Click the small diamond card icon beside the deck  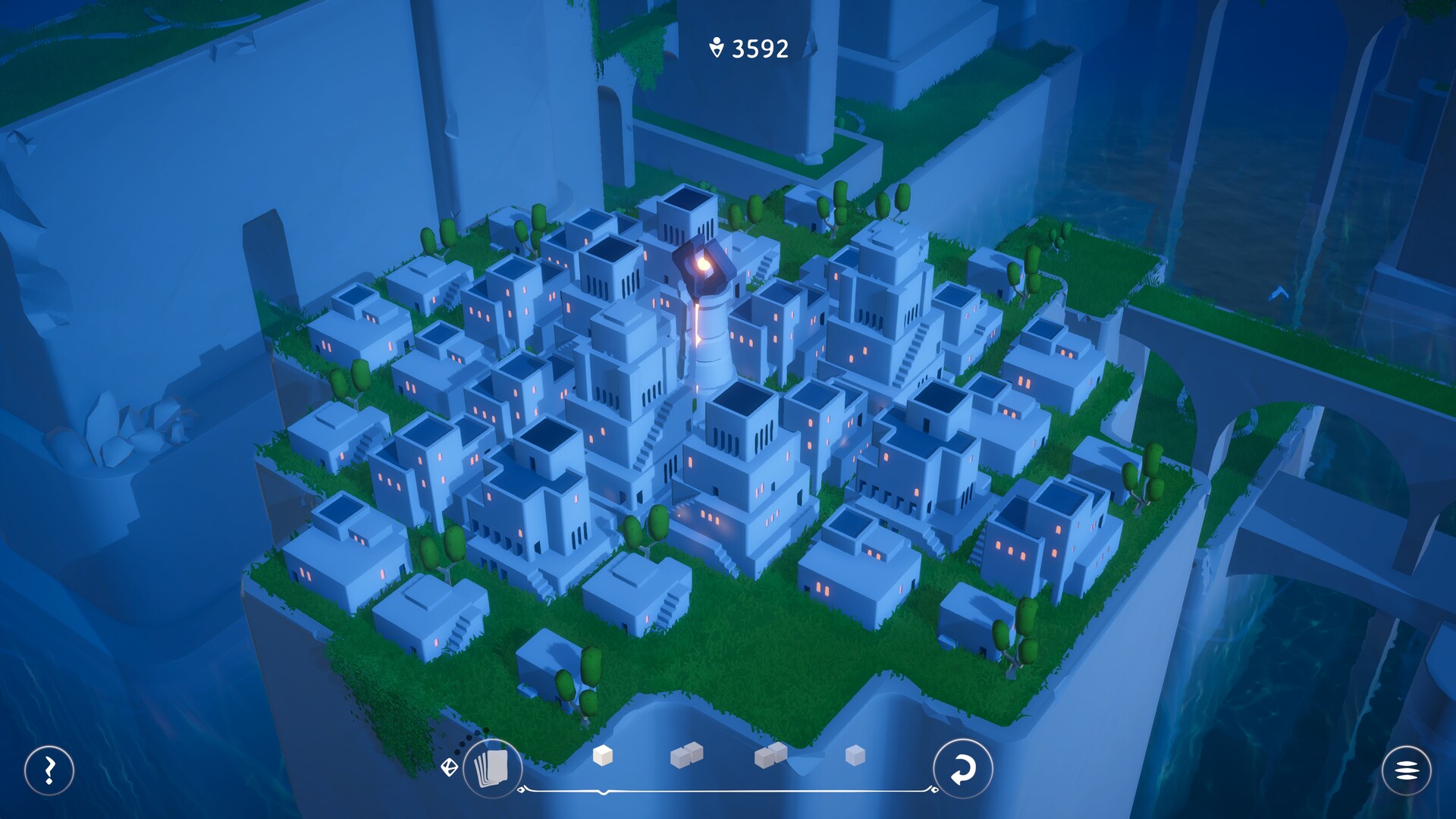450,768
